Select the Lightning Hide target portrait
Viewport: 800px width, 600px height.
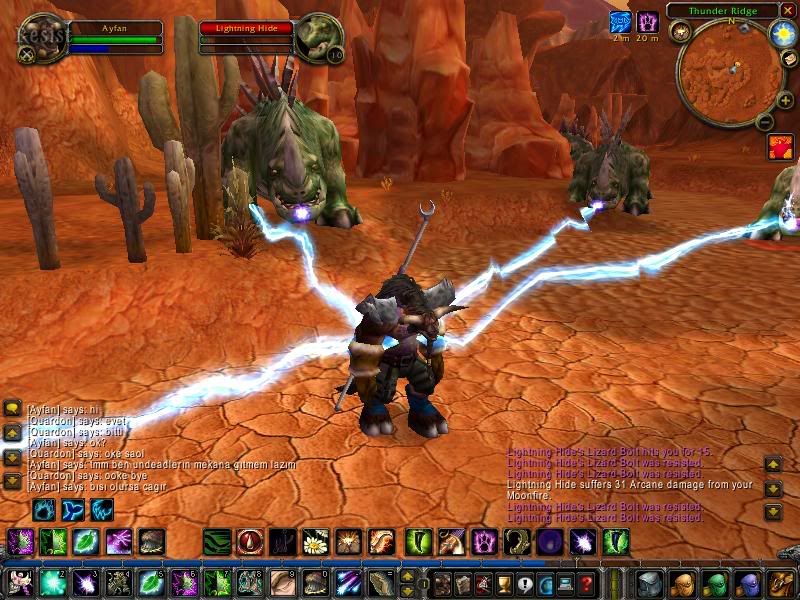tap(320, 38)
